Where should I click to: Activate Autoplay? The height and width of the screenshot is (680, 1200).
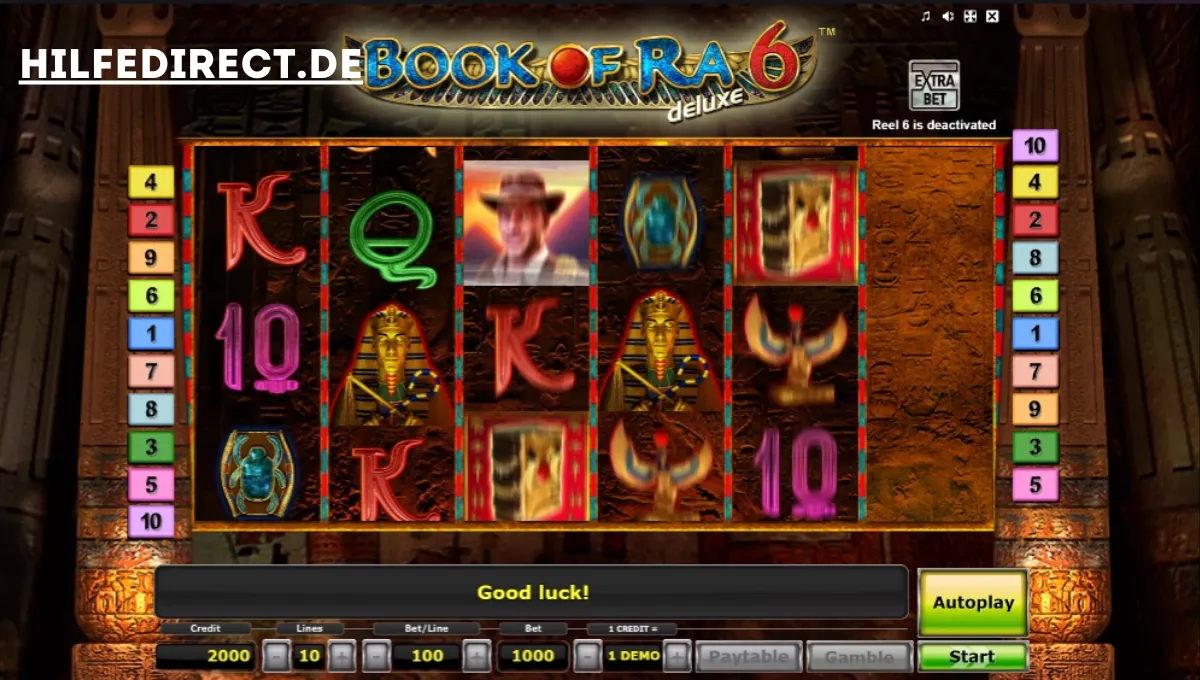coord(972,603)
